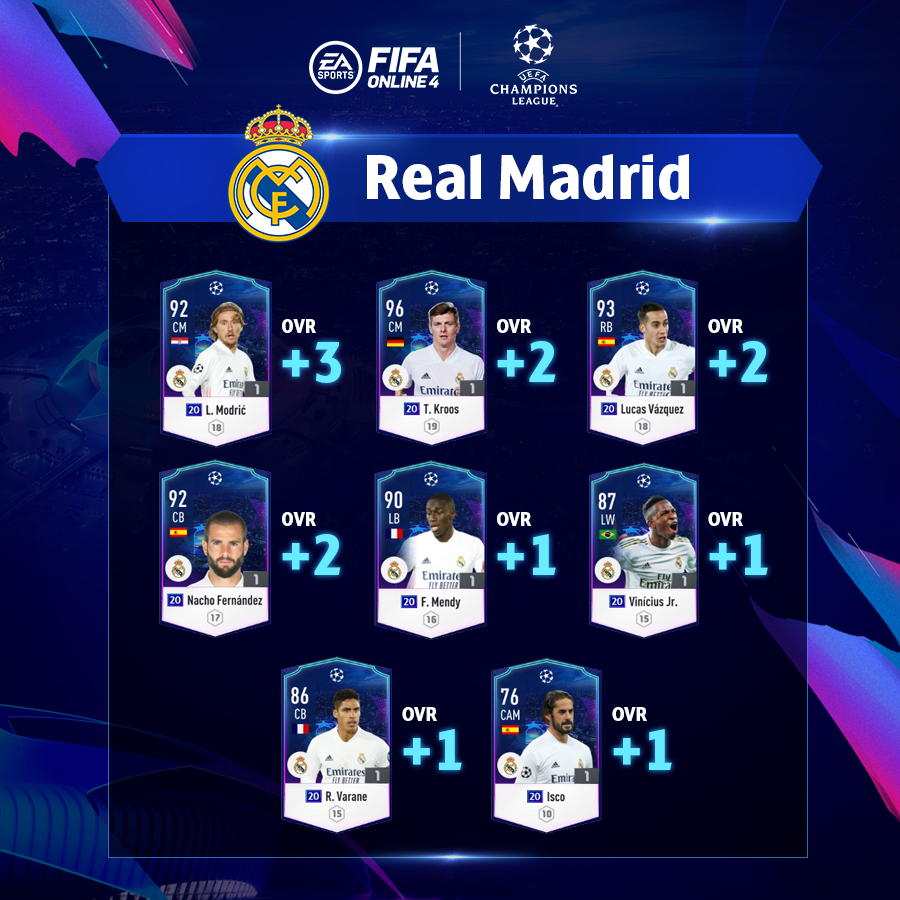
Task: Open the Isco player card
Action: [x=546, y=744]
